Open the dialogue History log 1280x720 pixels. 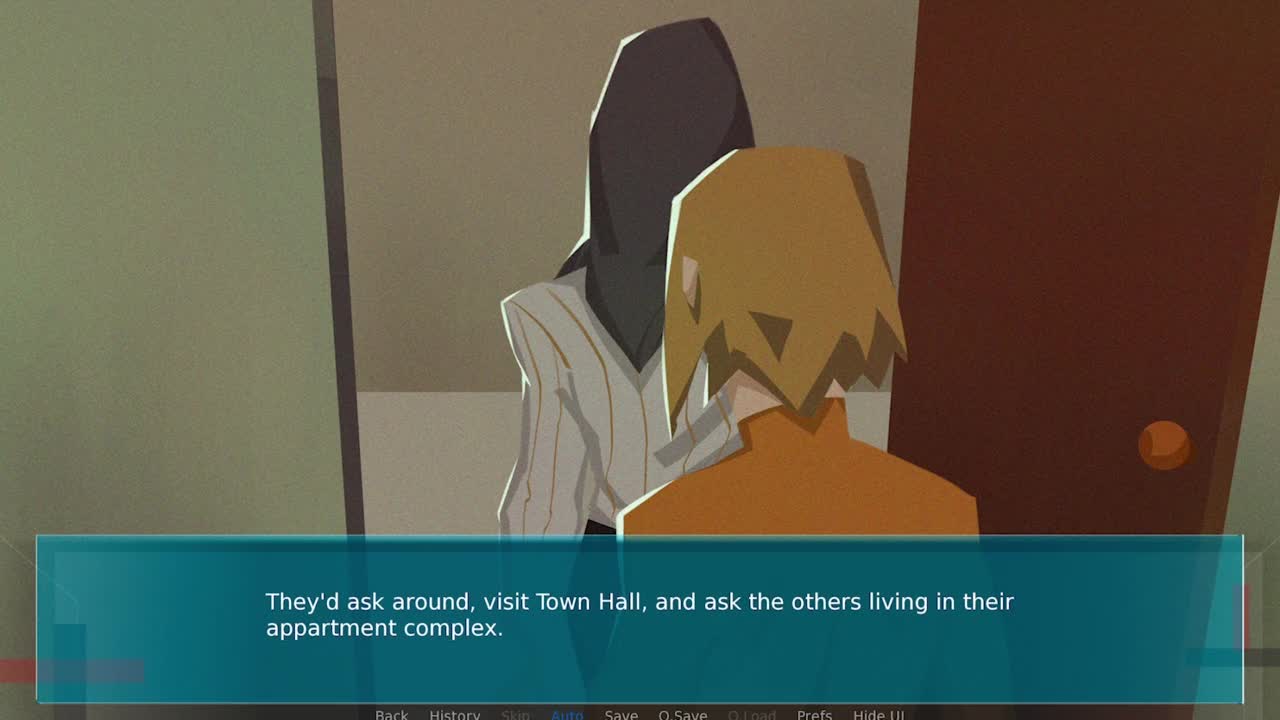454,714
